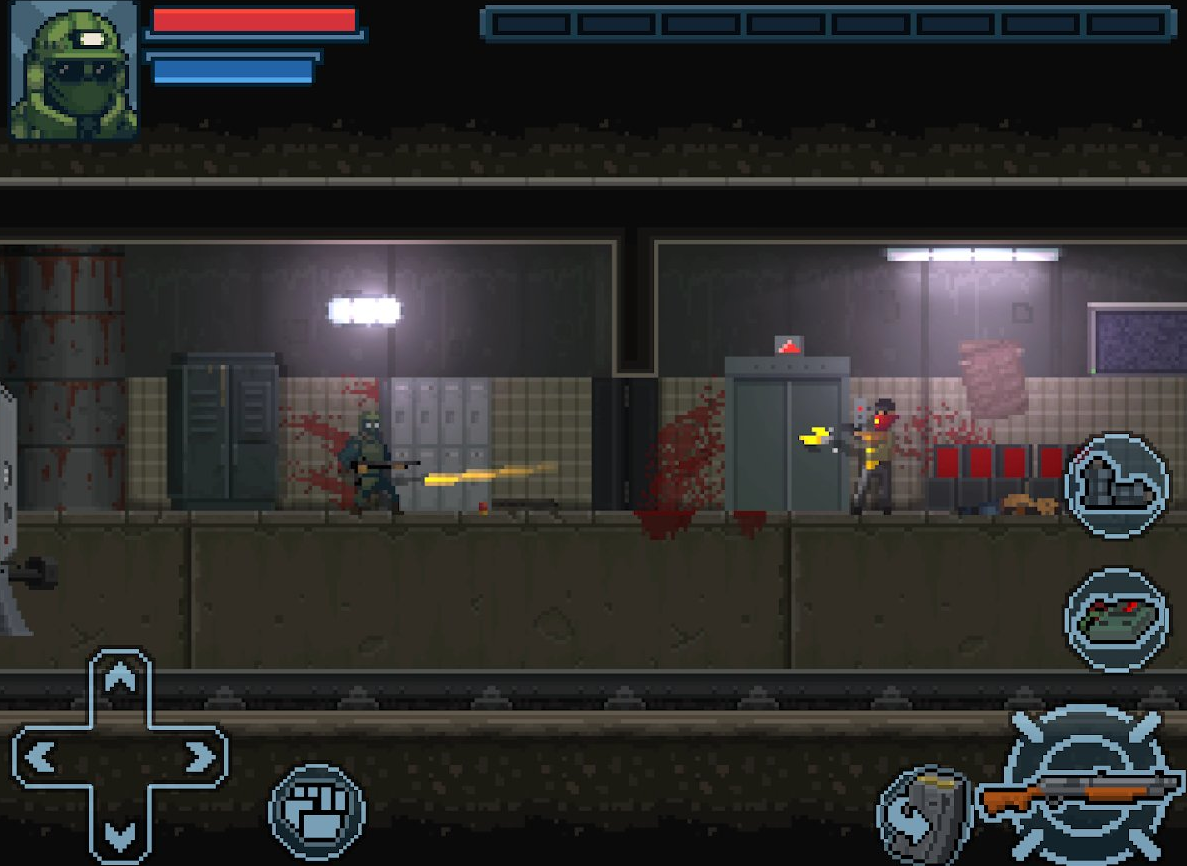Move left with the D-pad left arrow

tap(42, 758)
